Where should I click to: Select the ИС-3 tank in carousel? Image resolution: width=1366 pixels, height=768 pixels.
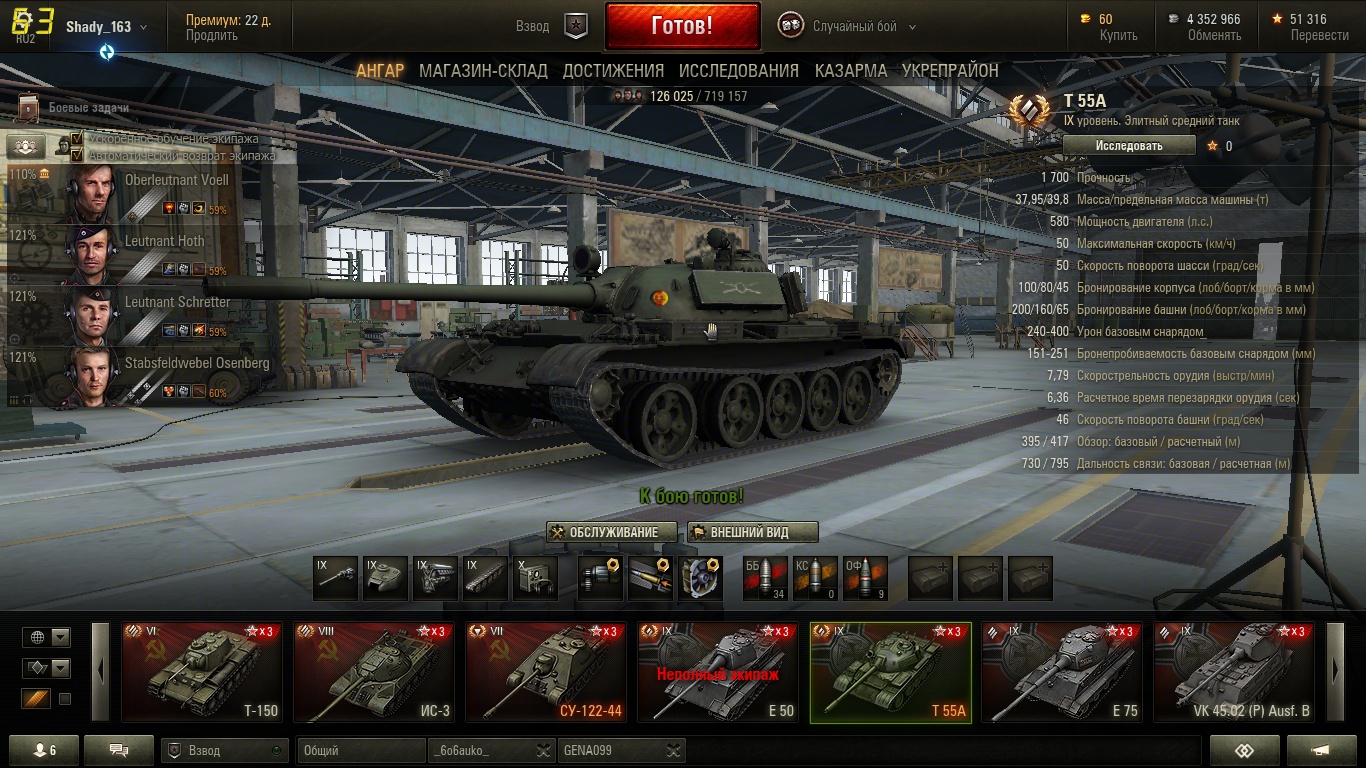[374, 672]
